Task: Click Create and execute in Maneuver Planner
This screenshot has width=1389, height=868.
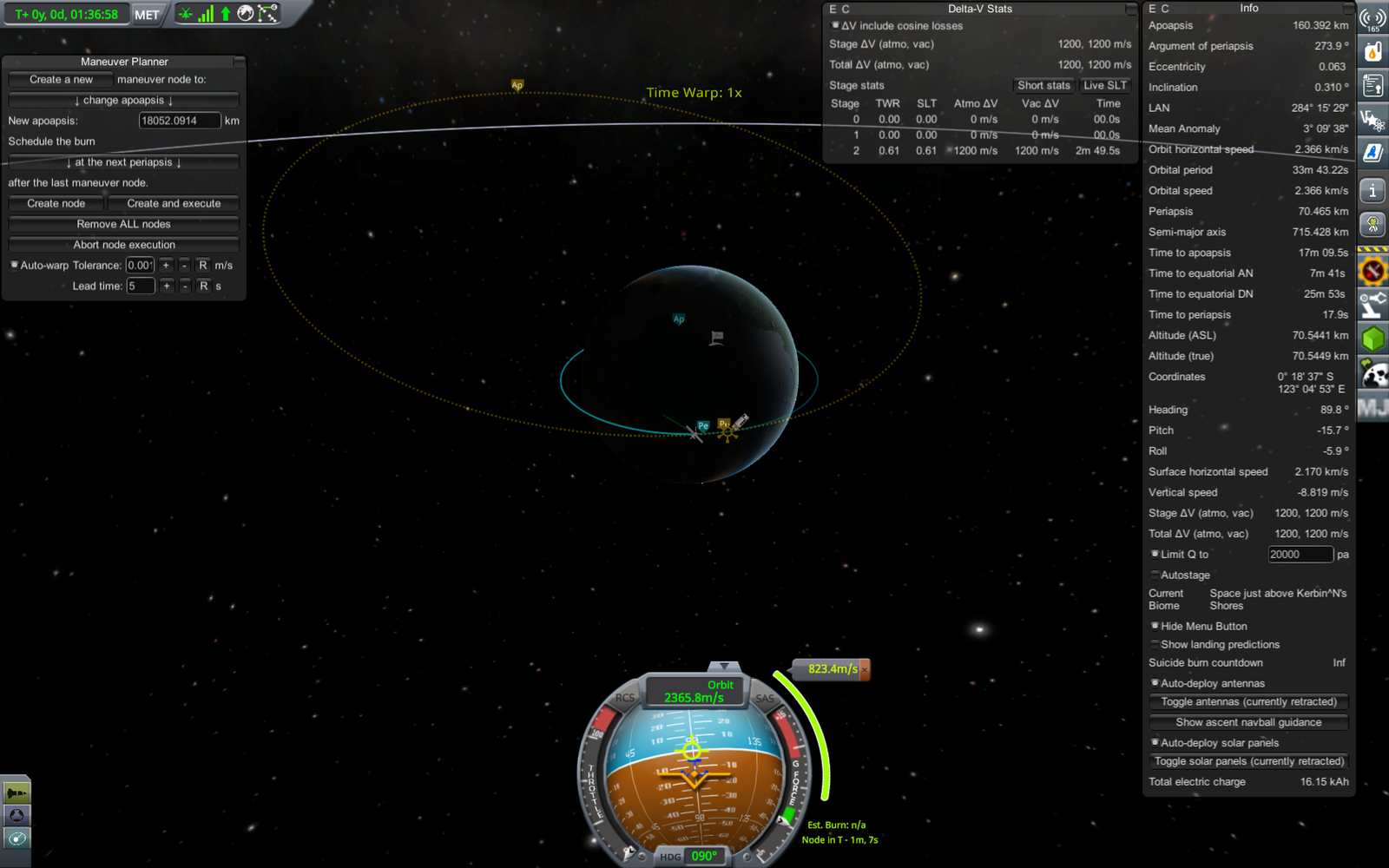Action: click(x=174, y=203)
